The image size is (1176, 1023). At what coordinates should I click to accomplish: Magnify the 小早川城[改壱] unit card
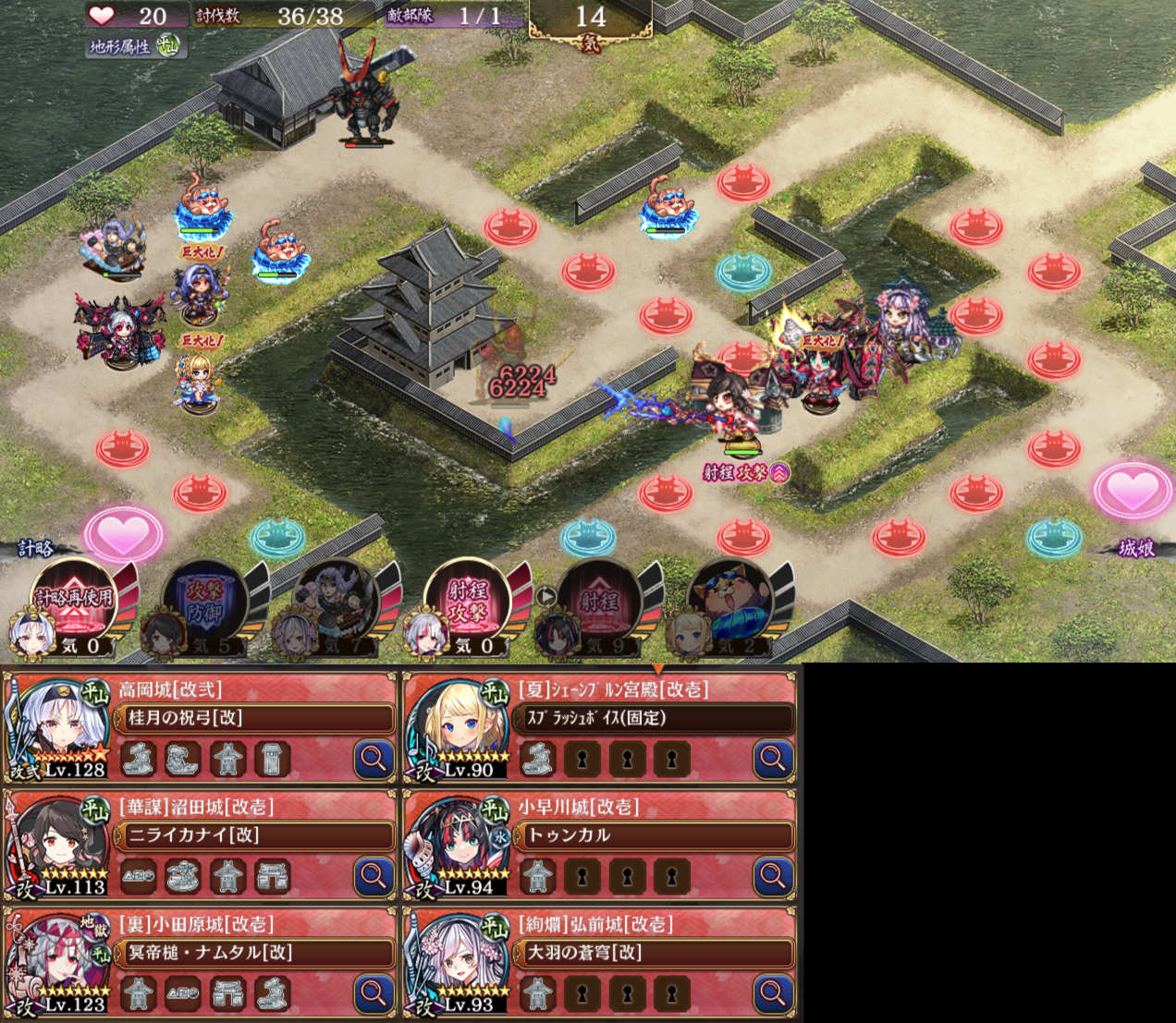click(773, 875)
